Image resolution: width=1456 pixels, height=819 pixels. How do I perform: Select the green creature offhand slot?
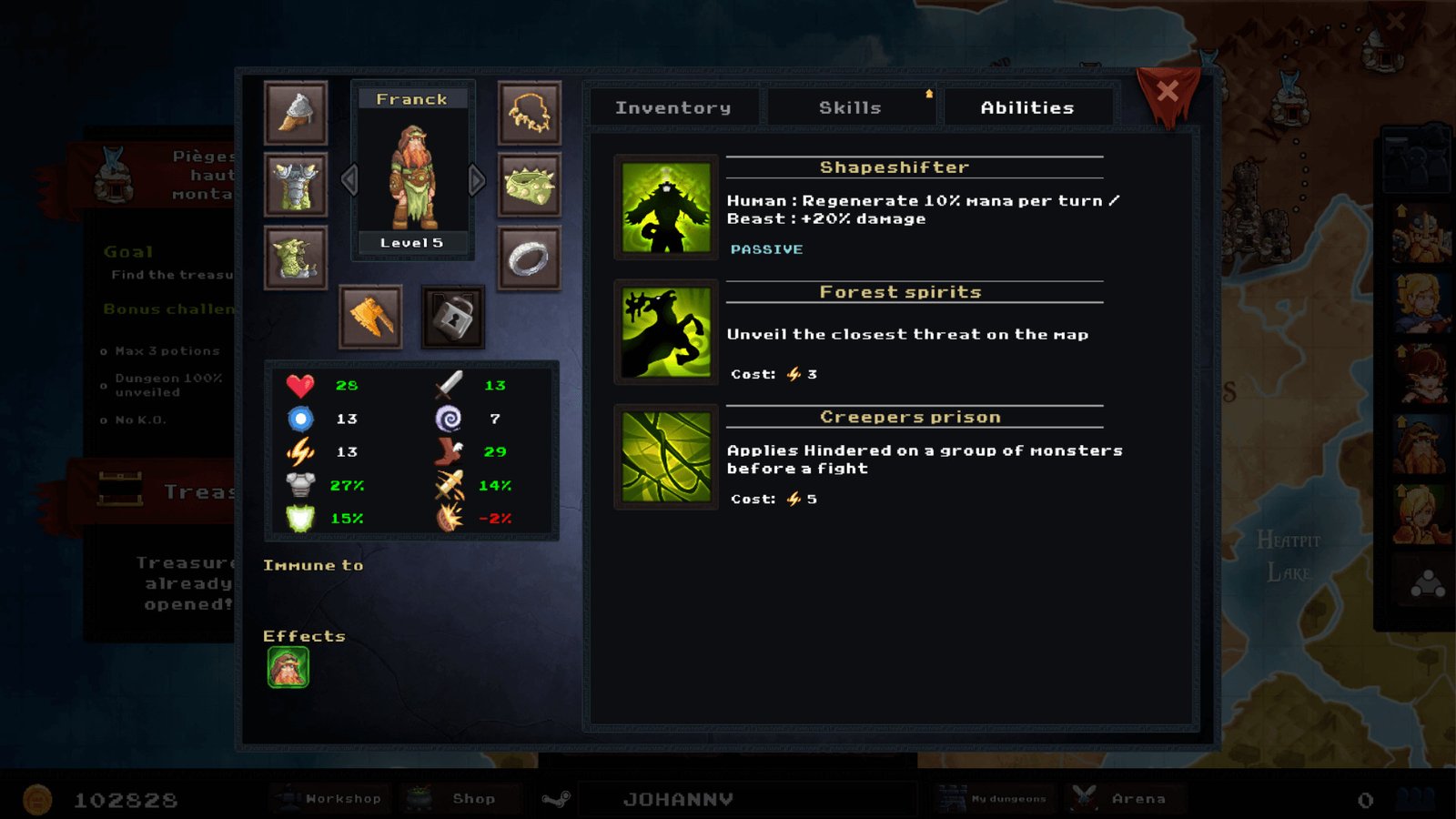[296, 258]
